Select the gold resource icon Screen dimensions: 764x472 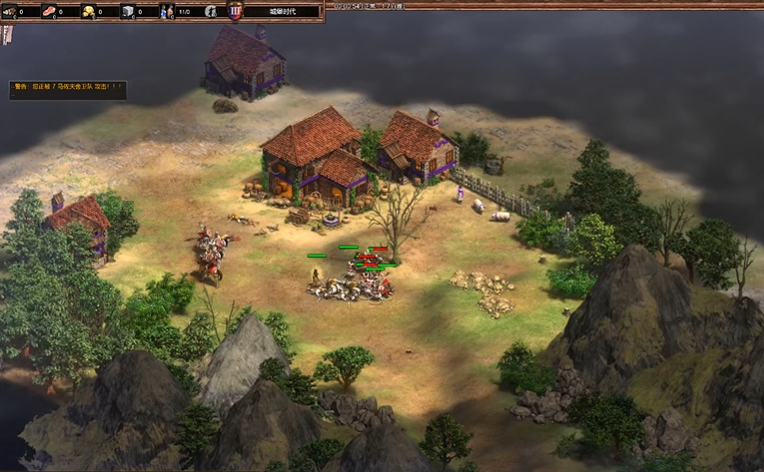[x=88, y=12]
